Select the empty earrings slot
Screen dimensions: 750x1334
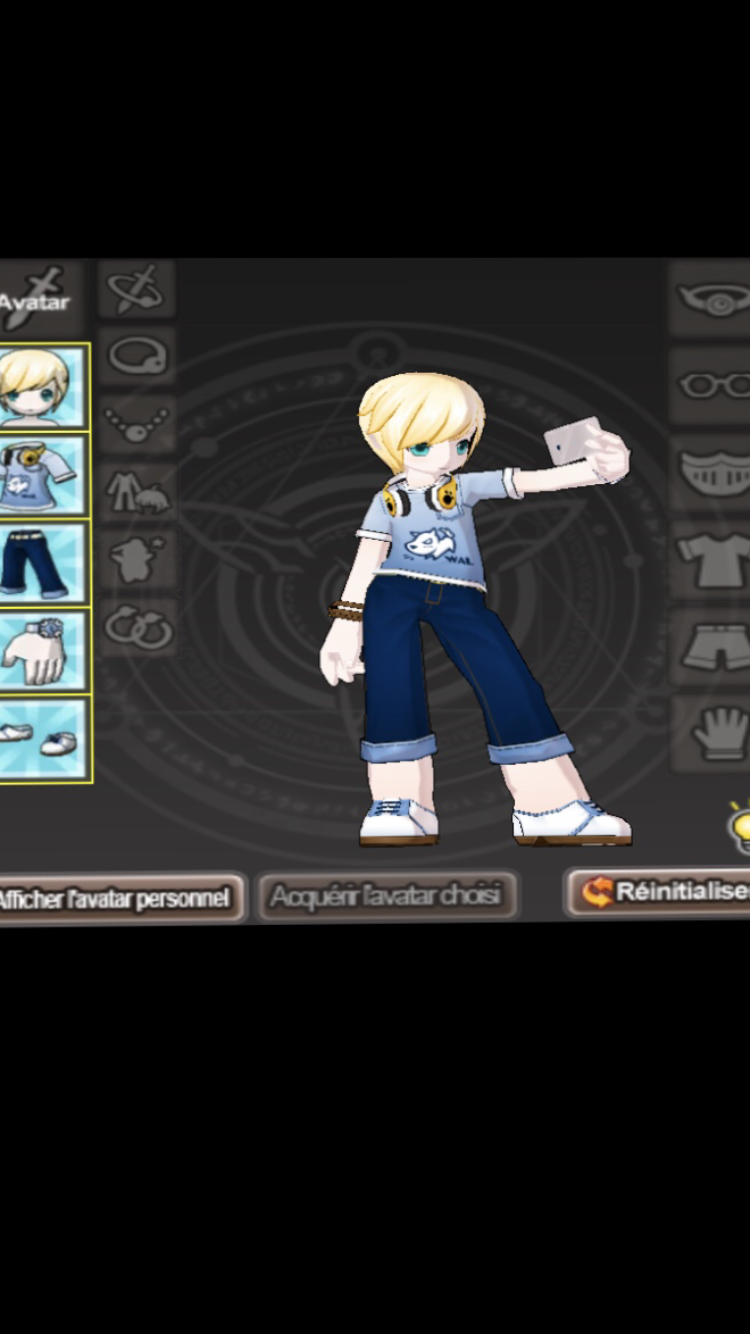(137, 627)
